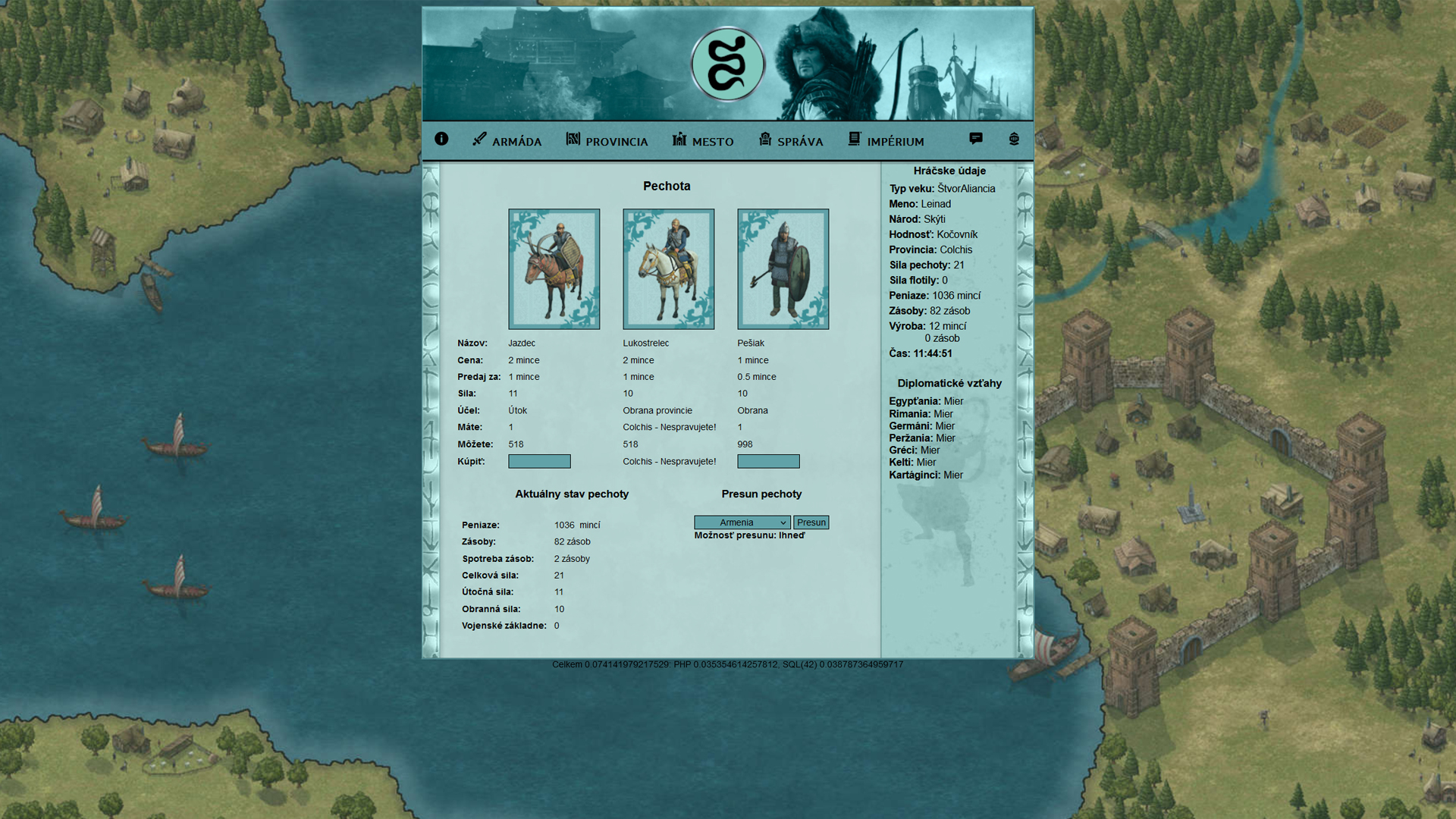Click the serpent emblem logo
This screenshot has height=819, width=1456.
[x=727, y=65]
